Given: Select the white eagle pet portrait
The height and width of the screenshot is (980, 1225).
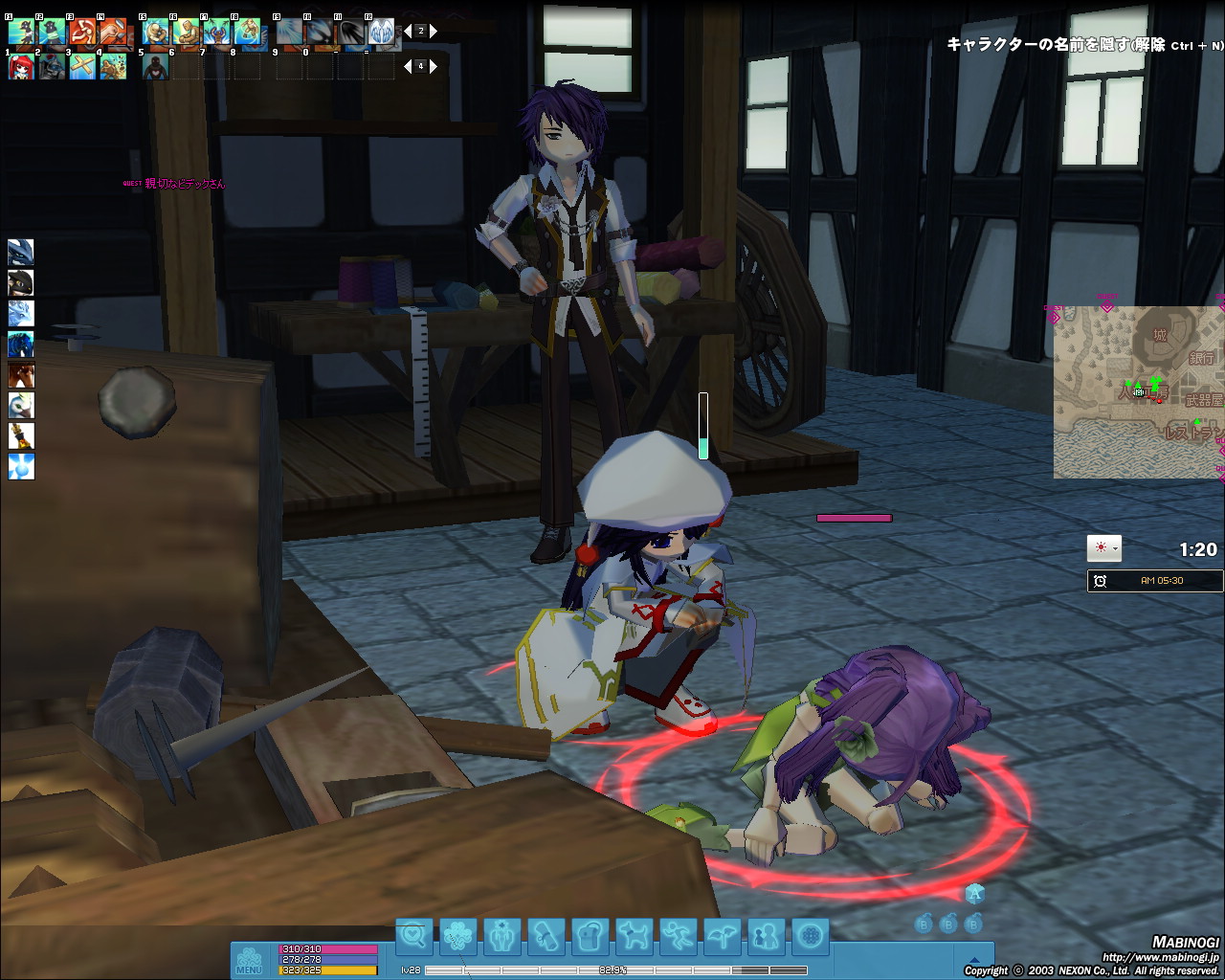Looking at the screenshot, I should (x=21, y=405).
